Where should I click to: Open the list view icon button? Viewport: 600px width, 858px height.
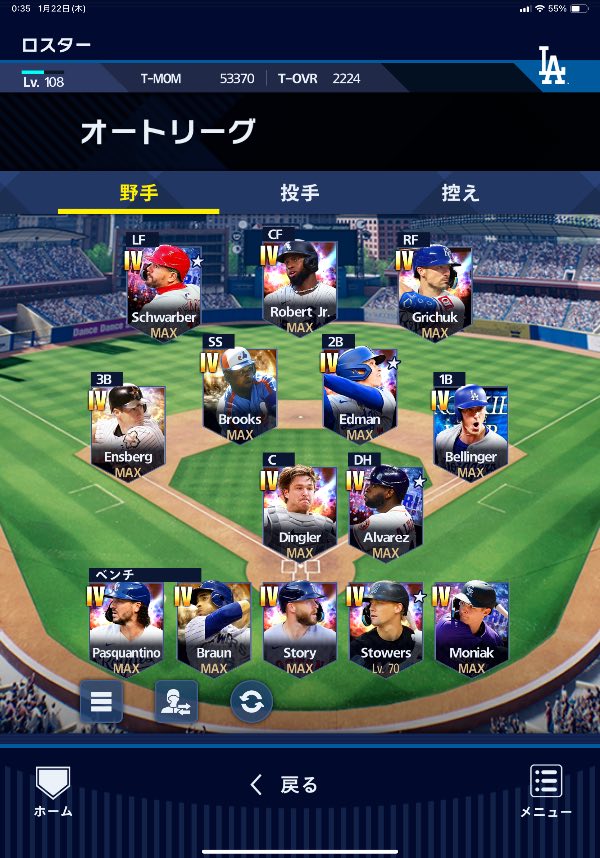(101, 701)
